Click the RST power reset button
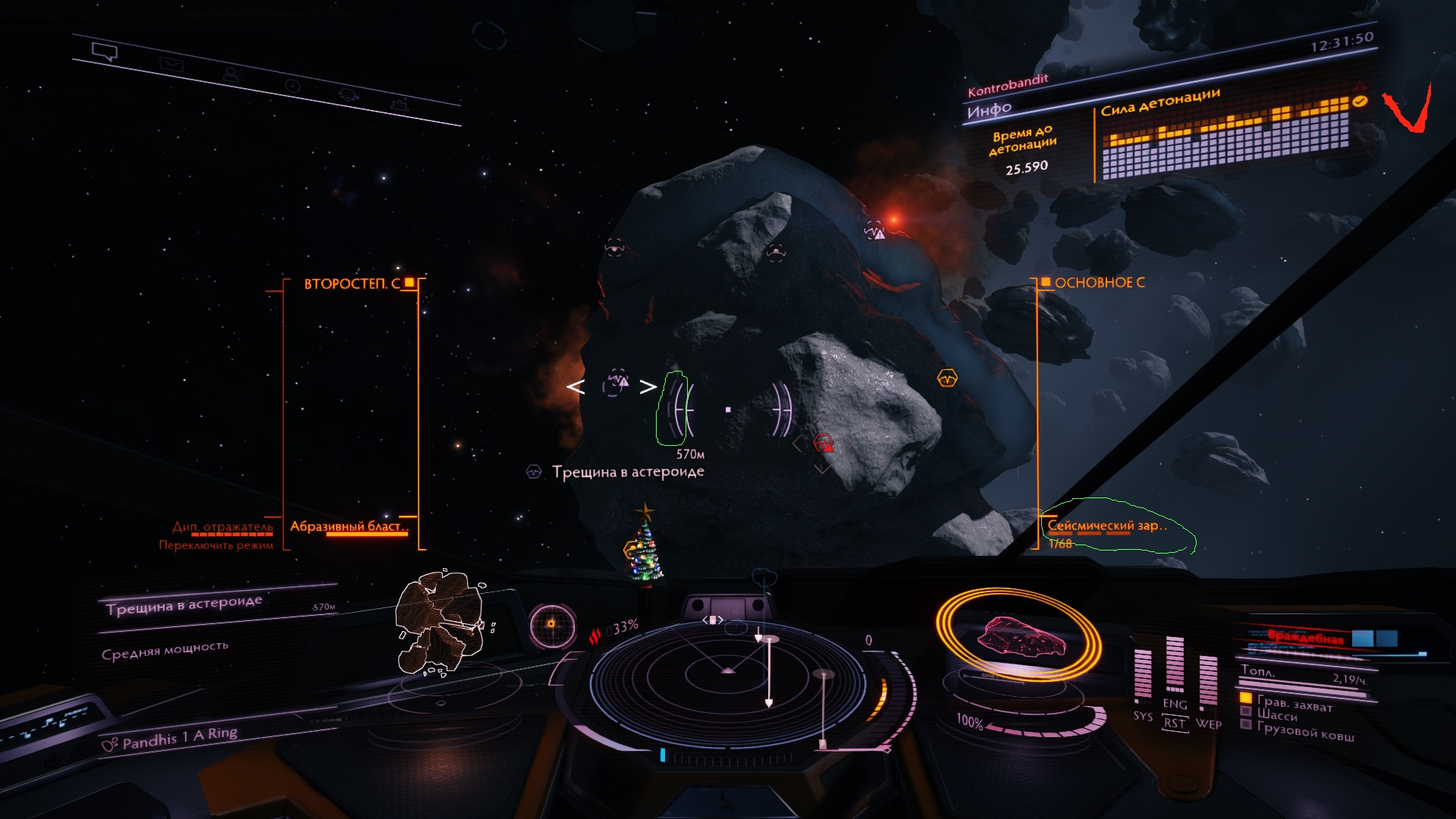 [x=1174, y=723]
